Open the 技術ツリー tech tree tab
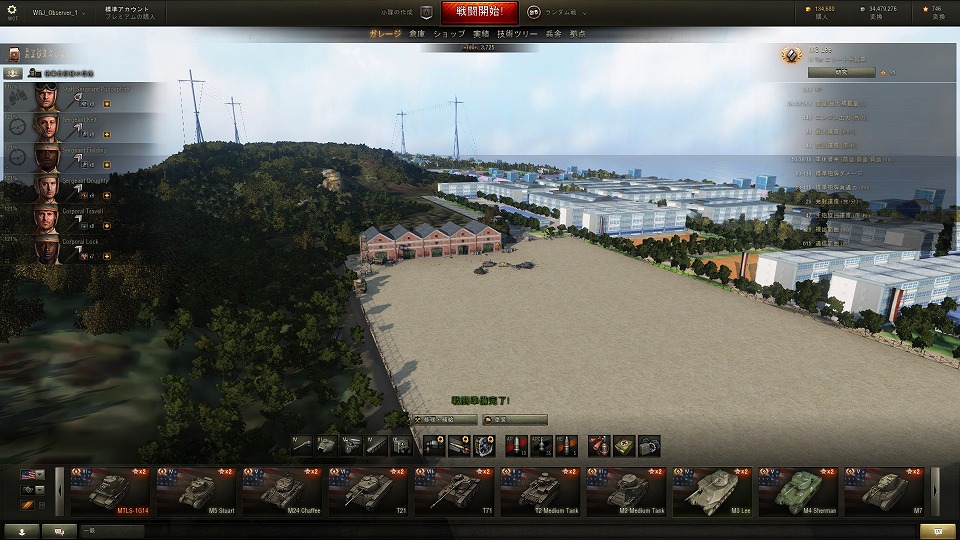 coord(517,34)
